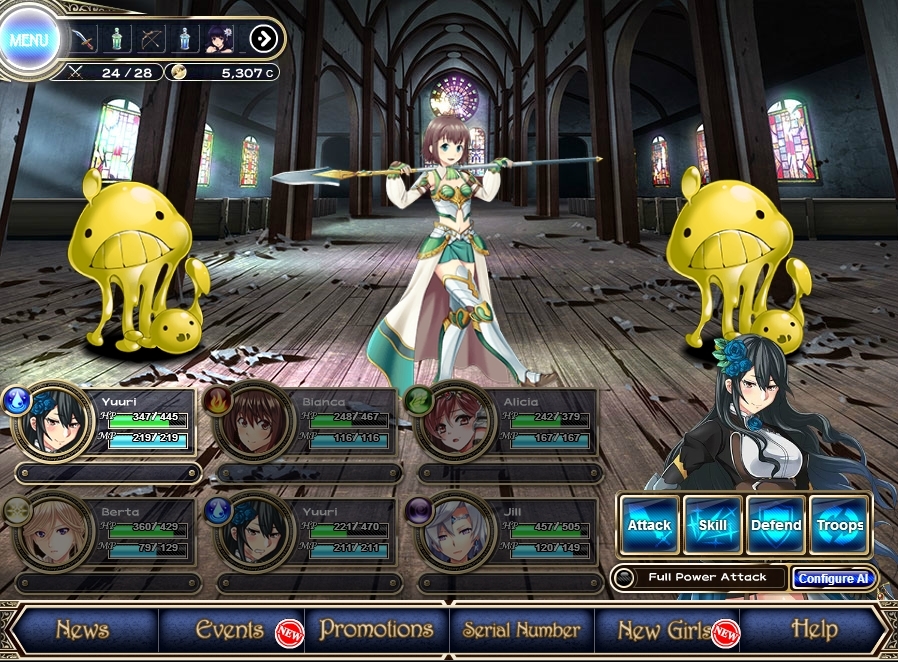Choose the Defend command

pos(776,524)
